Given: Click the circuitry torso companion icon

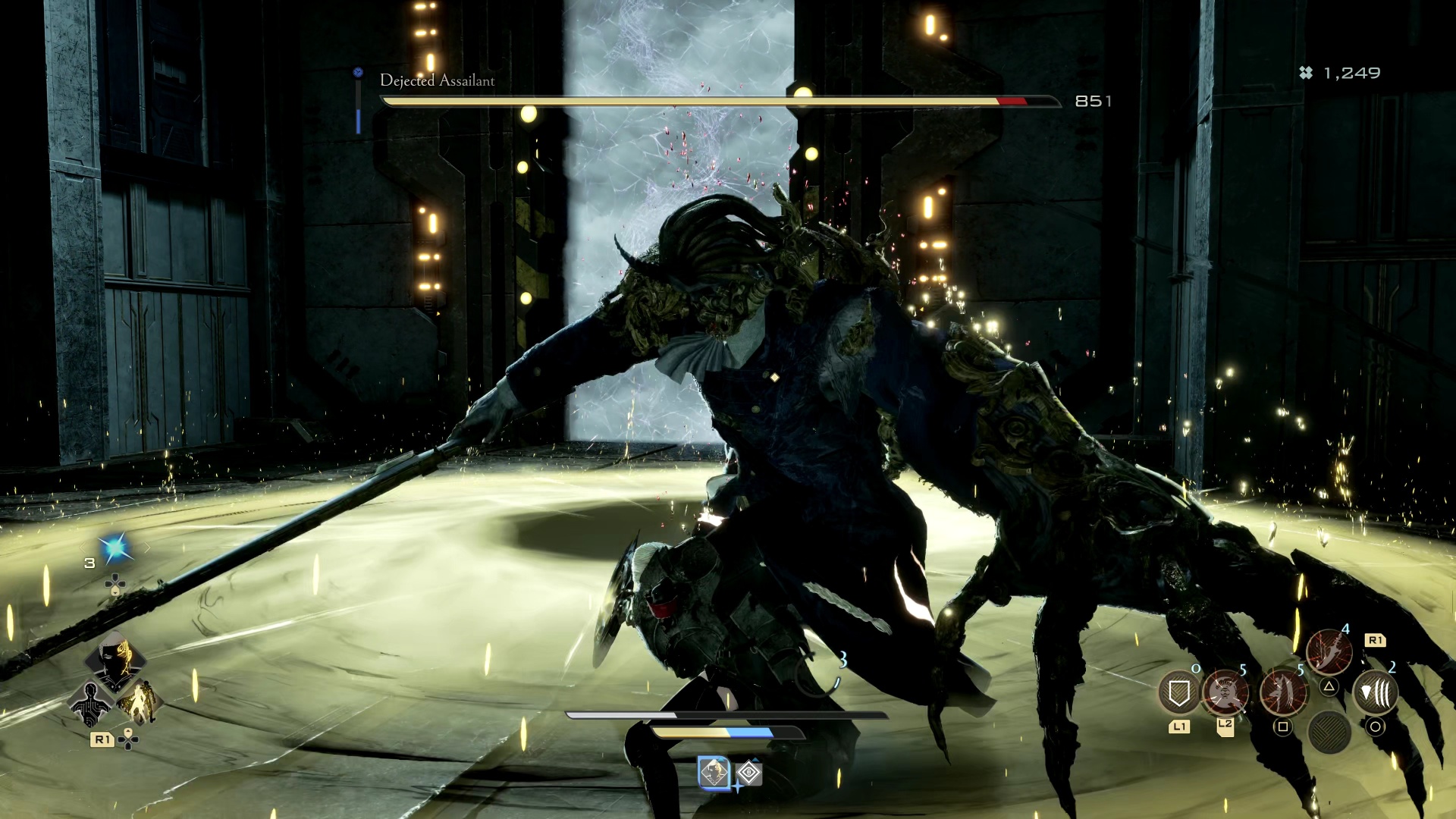Looking at the screenshot, I should [89, 704].
